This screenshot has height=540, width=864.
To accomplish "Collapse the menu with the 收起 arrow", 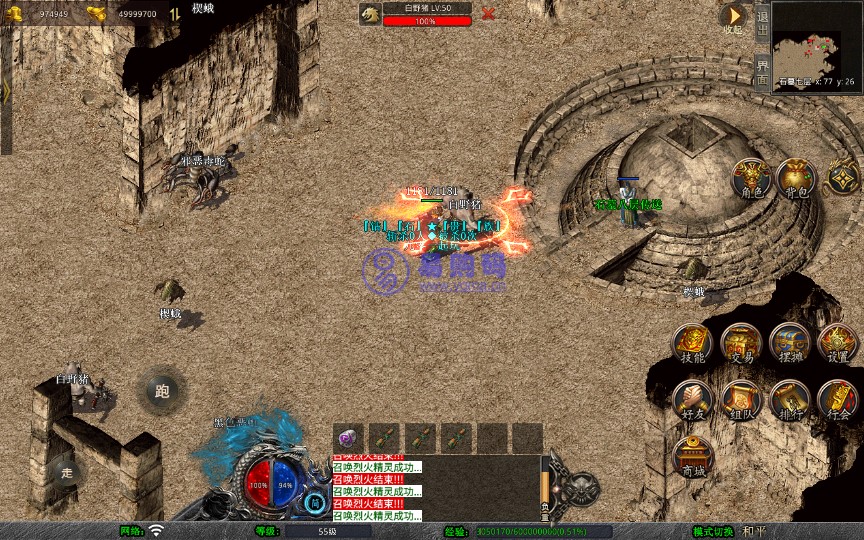I will [733, 17].
